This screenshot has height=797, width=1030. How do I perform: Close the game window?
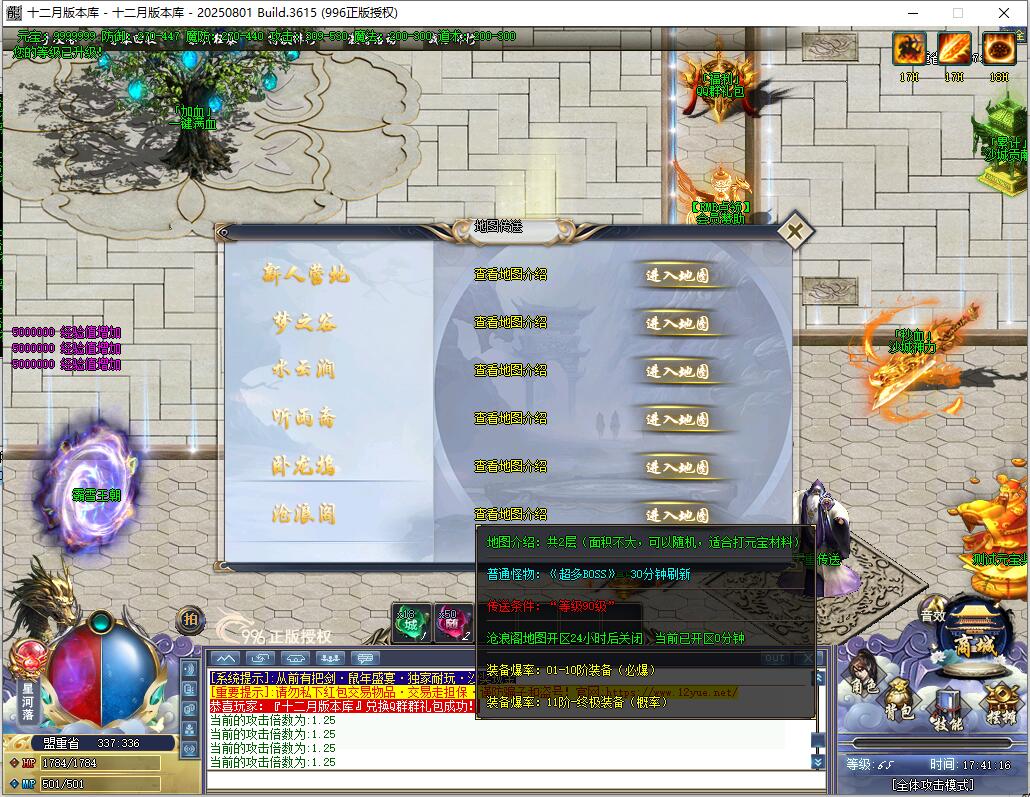pyautogui.click(x=1005, y=13)
